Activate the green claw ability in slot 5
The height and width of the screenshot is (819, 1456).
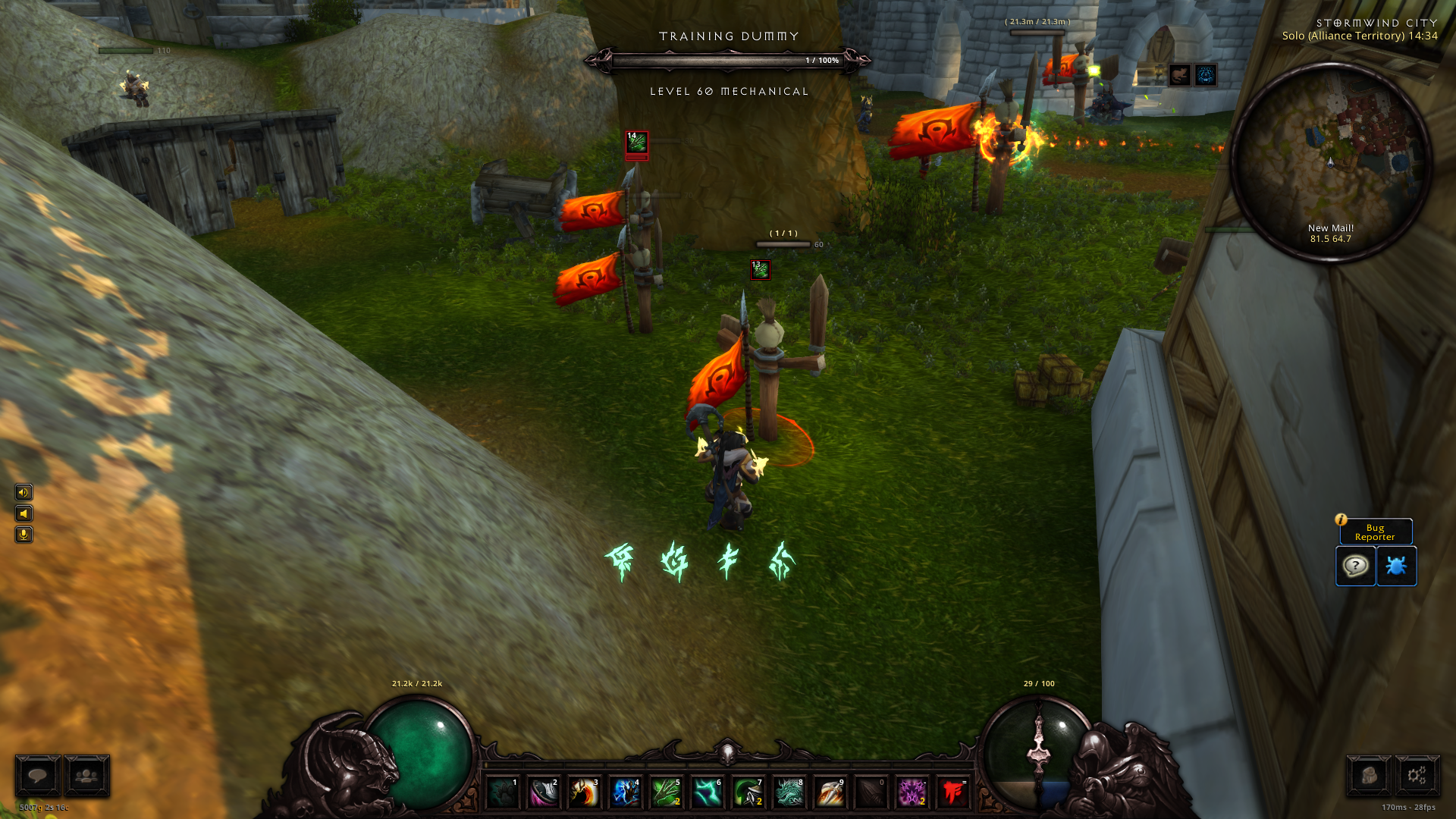pos(666,793)
